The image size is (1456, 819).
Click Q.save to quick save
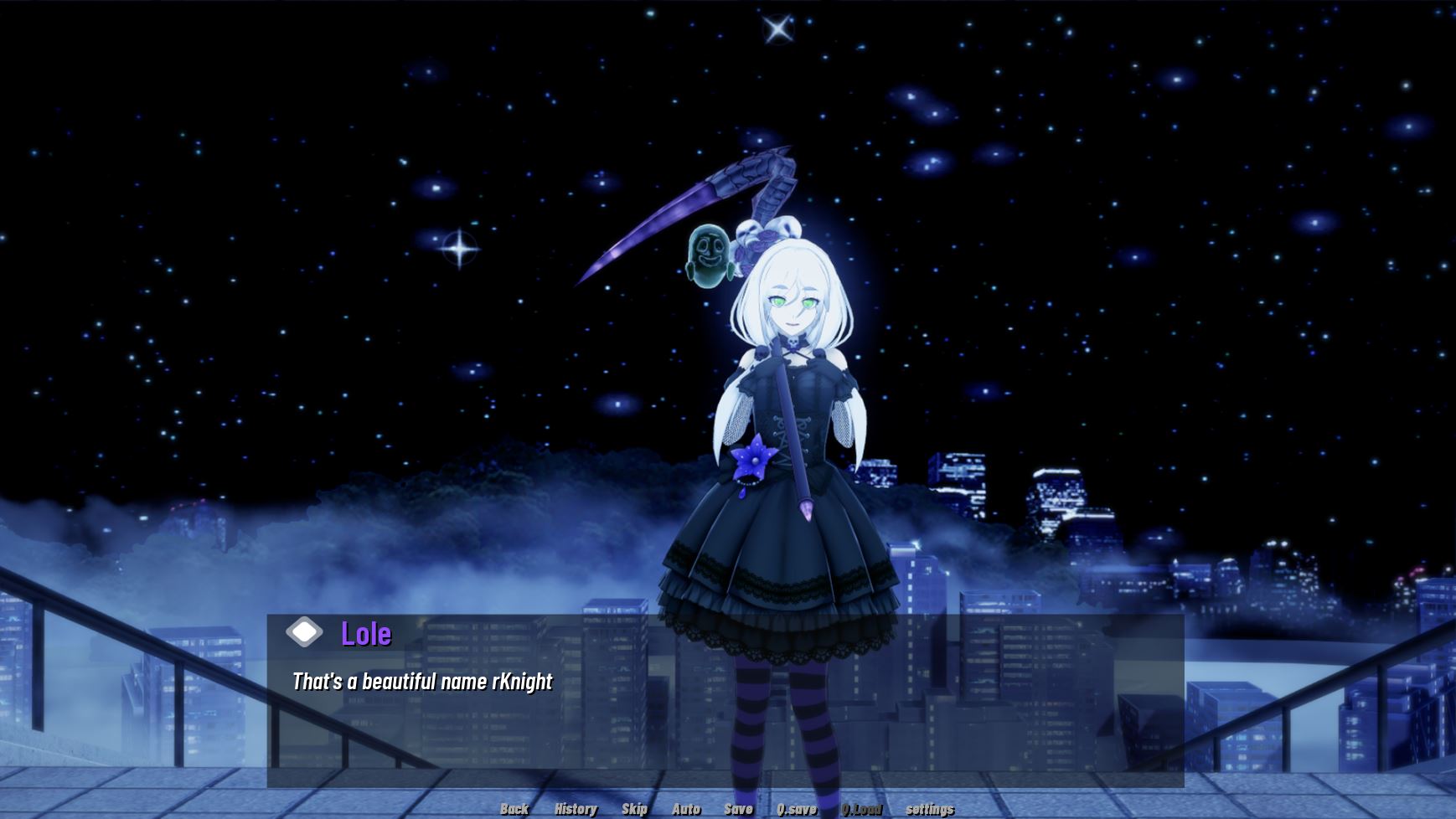796,809
